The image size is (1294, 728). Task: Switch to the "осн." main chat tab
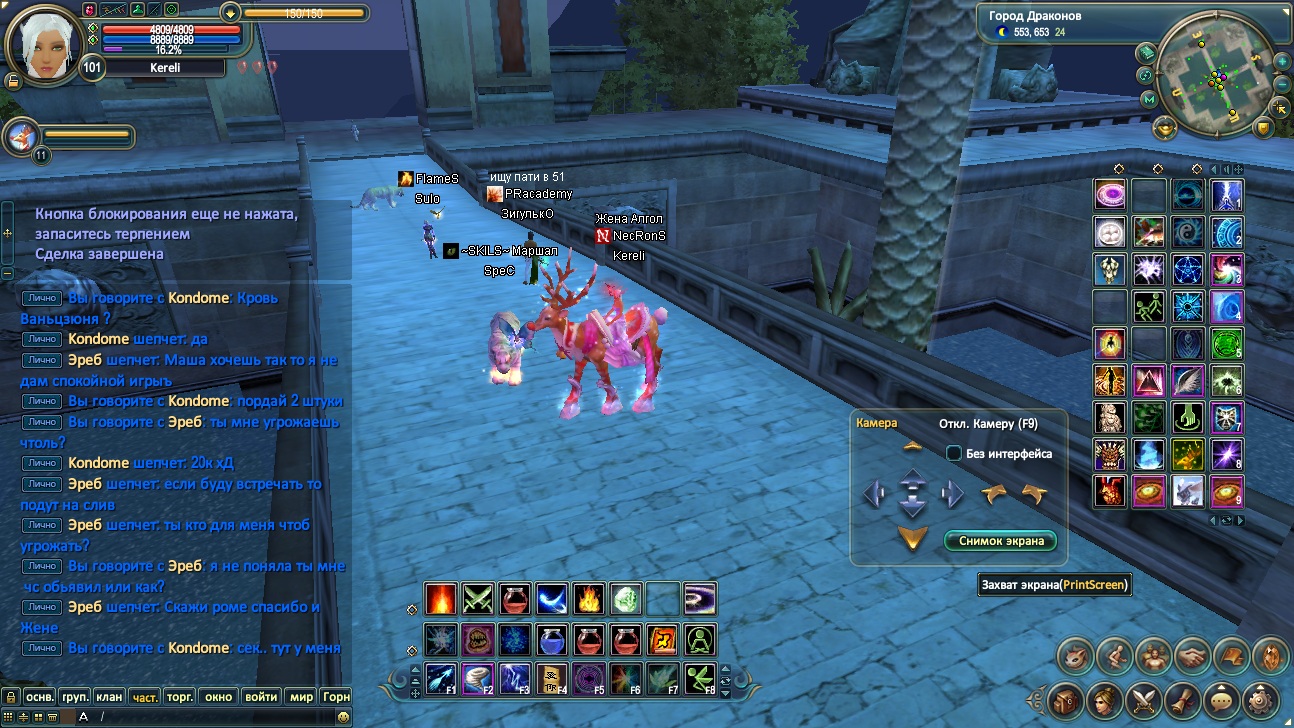[40, 696]
